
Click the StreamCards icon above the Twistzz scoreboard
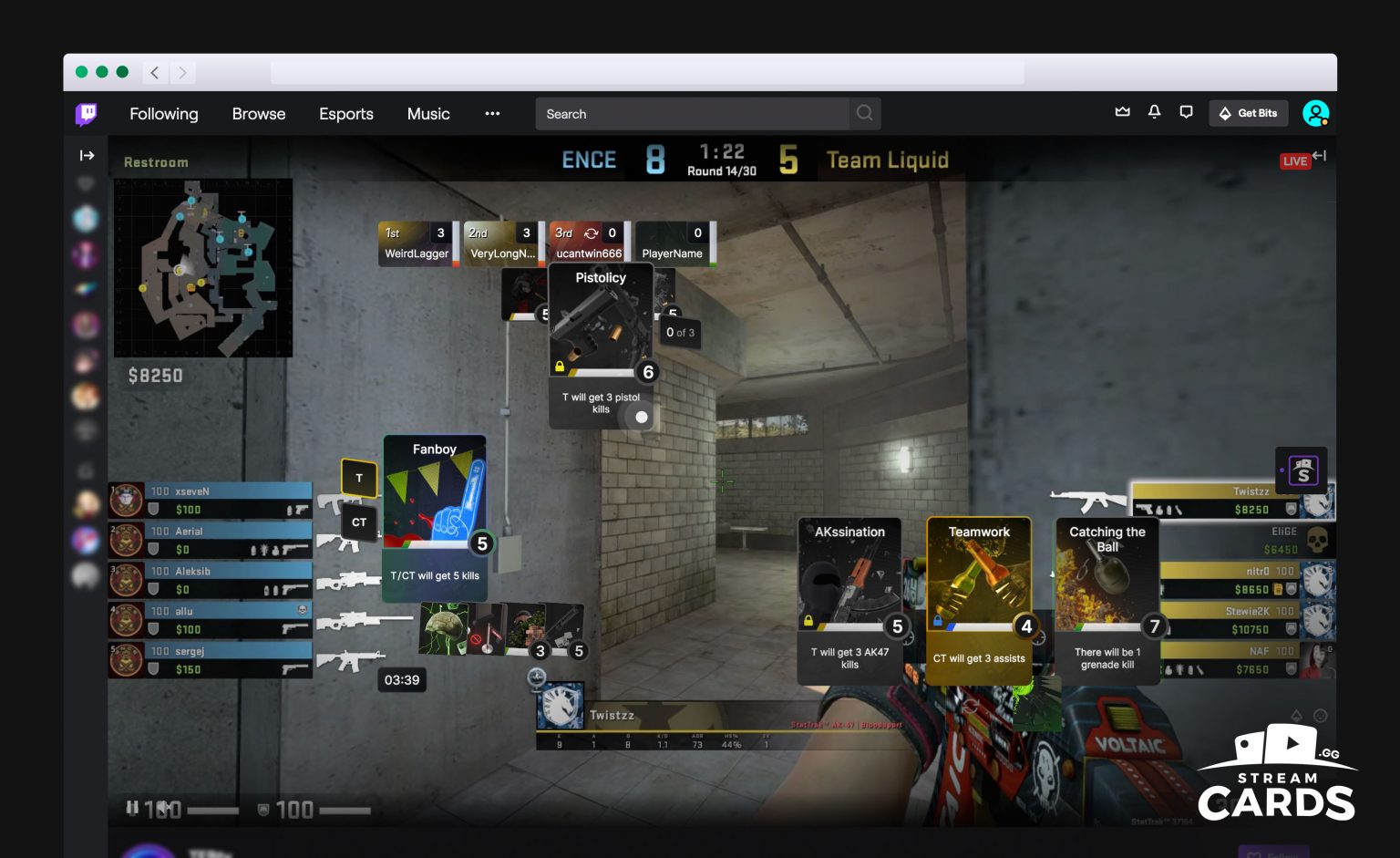[1302, 470]
